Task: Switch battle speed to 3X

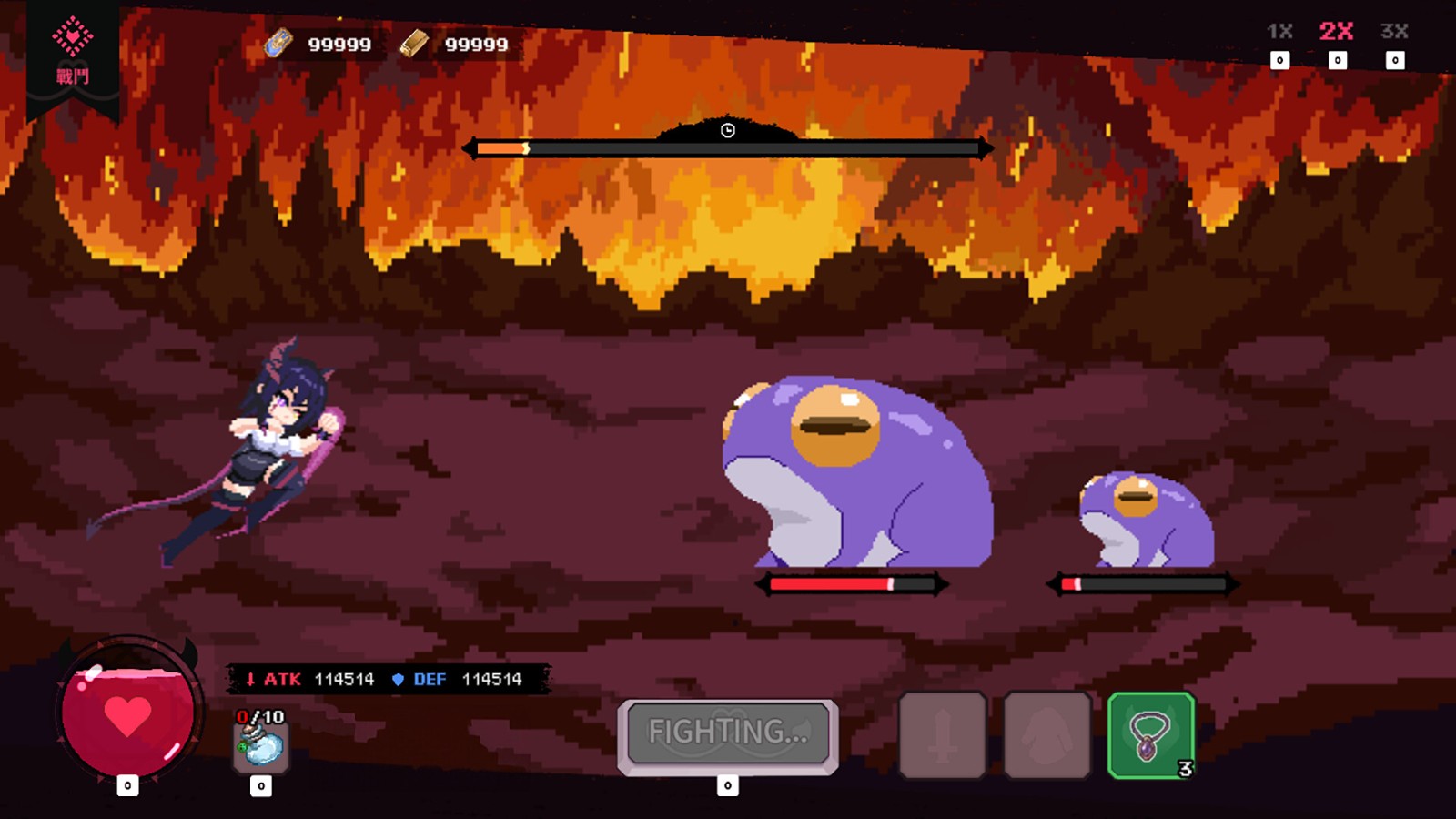Action: (x=1394, y=32)
